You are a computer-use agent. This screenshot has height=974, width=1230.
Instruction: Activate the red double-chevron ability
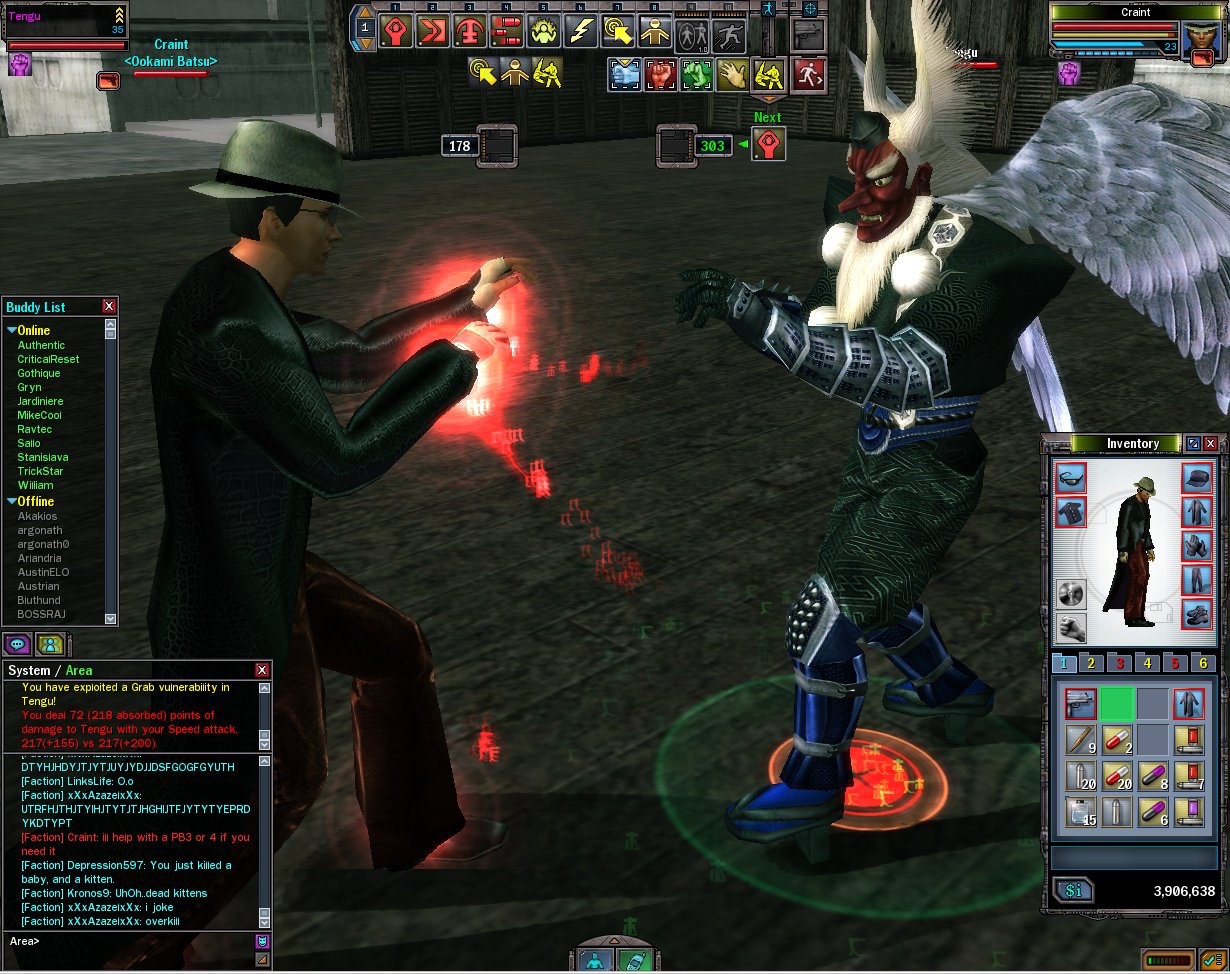click(435, 32)
